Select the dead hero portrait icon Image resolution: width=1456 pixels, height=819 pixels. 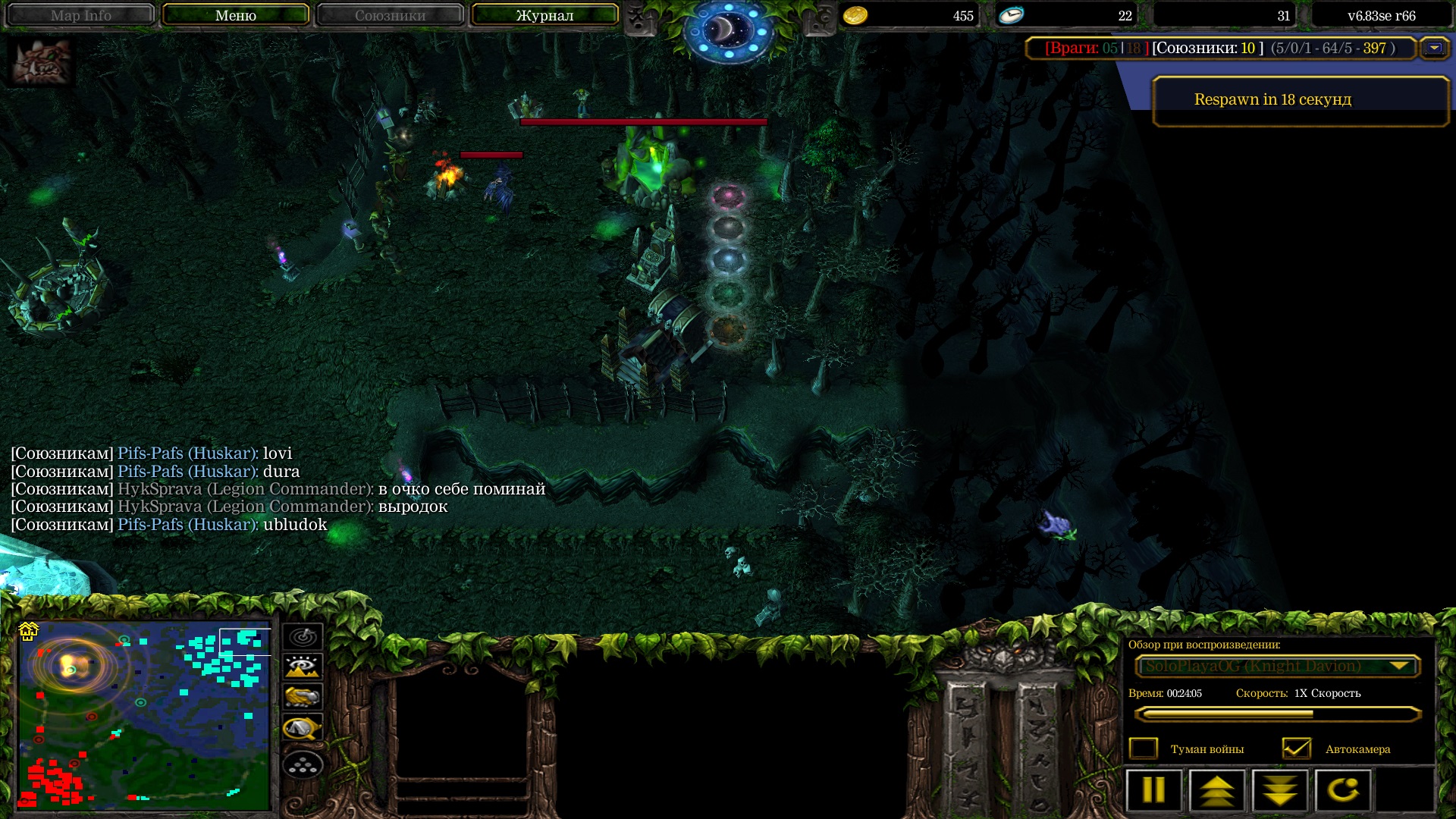[x=42, y=62]
